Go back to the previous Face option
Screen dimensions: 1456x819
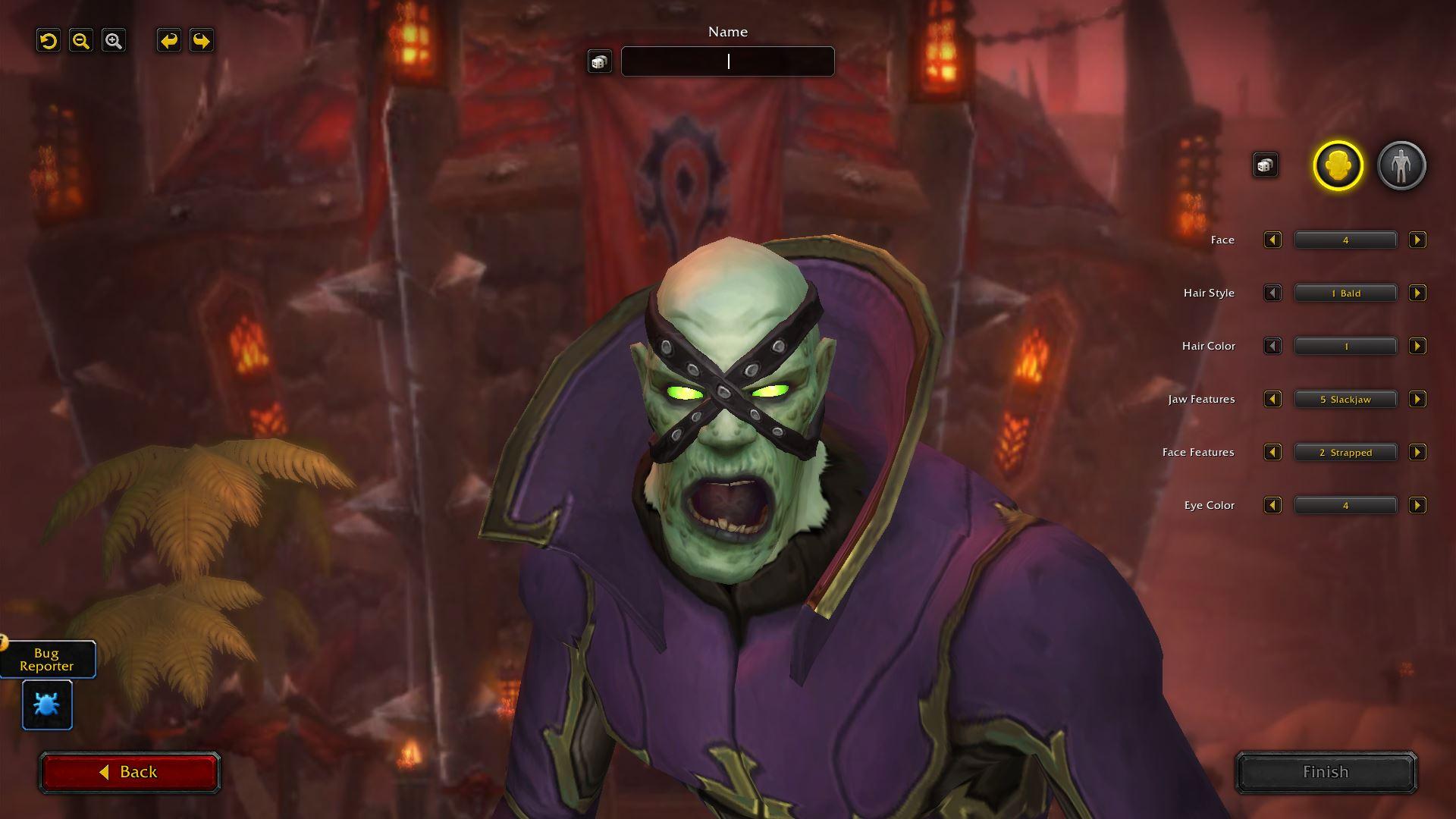click(x=1272, y=240)
